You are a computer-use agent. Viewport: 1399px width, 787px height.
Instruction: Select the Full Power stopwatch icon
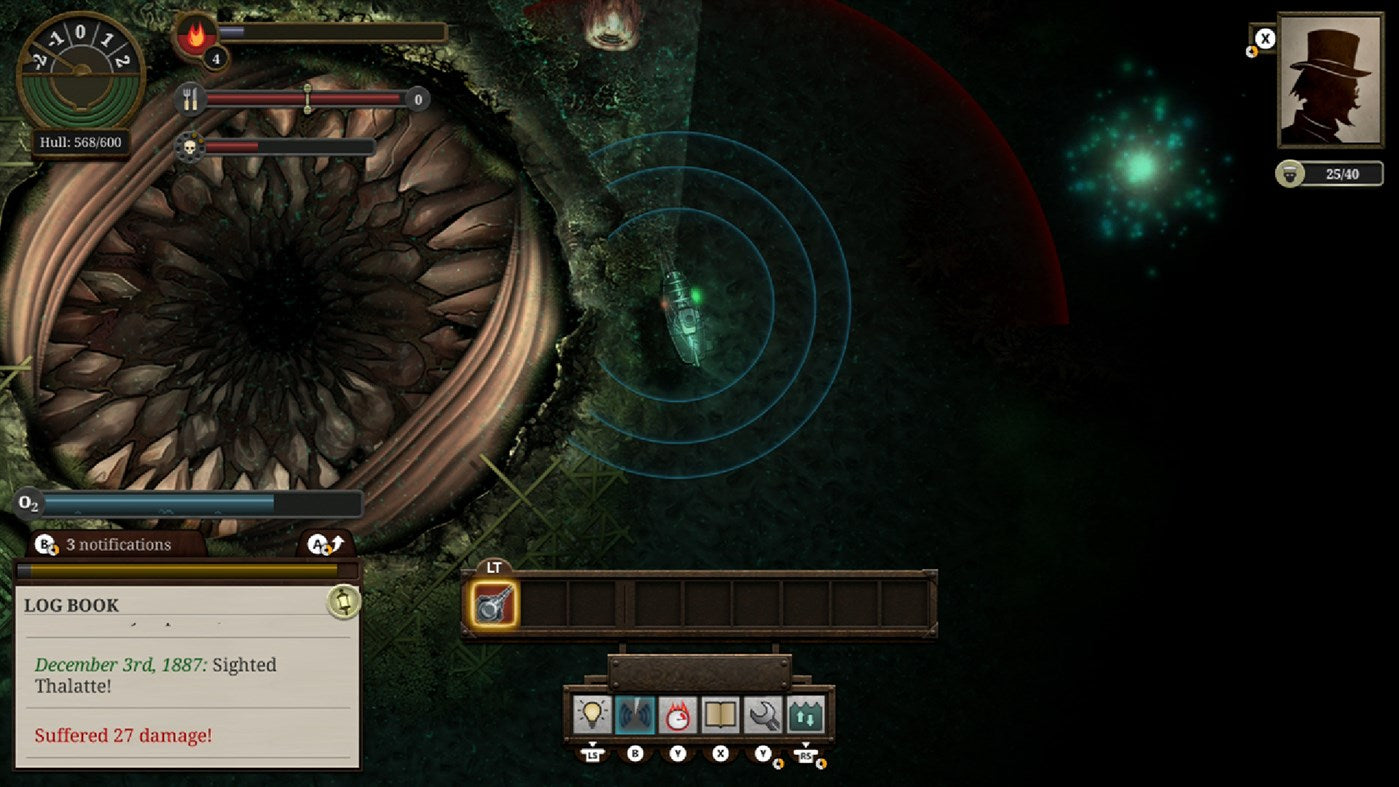click(675, 714)
